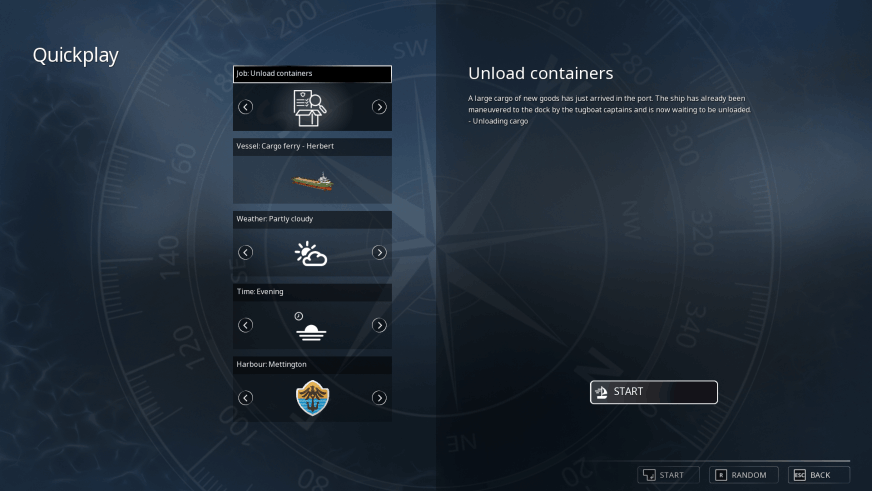
Task: Click the small Start button in bottom bar
Action: (x=664, y=475)
